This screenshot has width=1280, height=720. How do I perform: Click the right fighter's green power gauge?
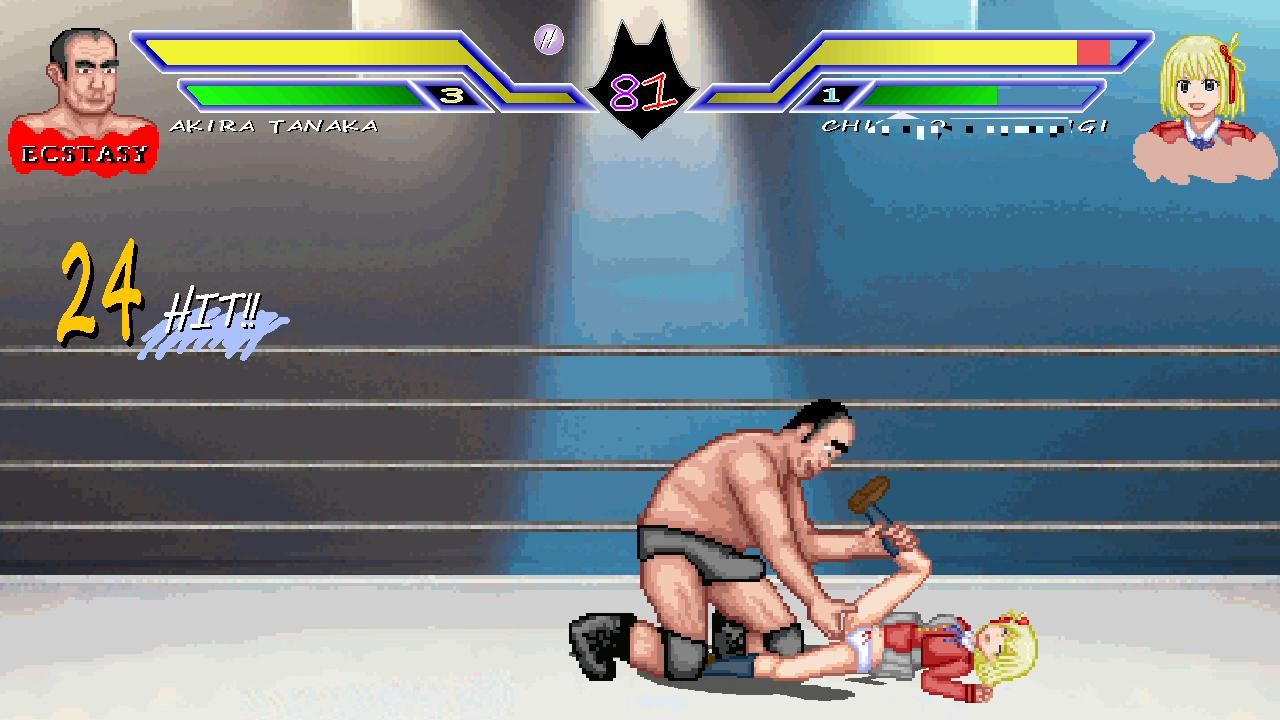930,96
